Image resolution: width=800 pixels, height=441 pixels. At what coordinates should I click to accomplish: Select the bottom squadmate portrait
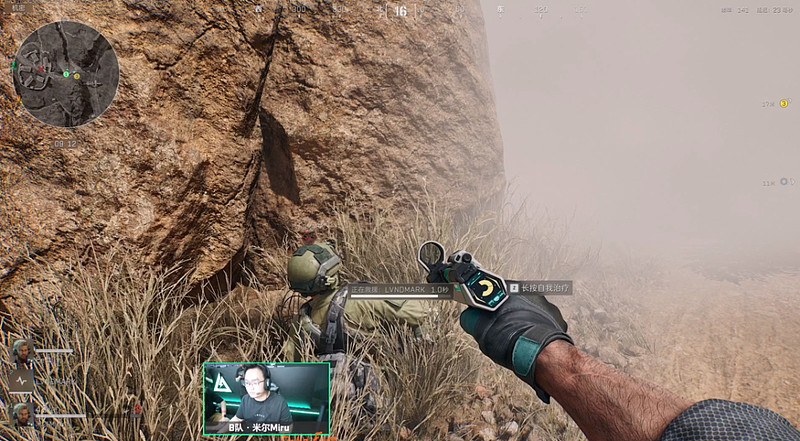tap(22, 412)
